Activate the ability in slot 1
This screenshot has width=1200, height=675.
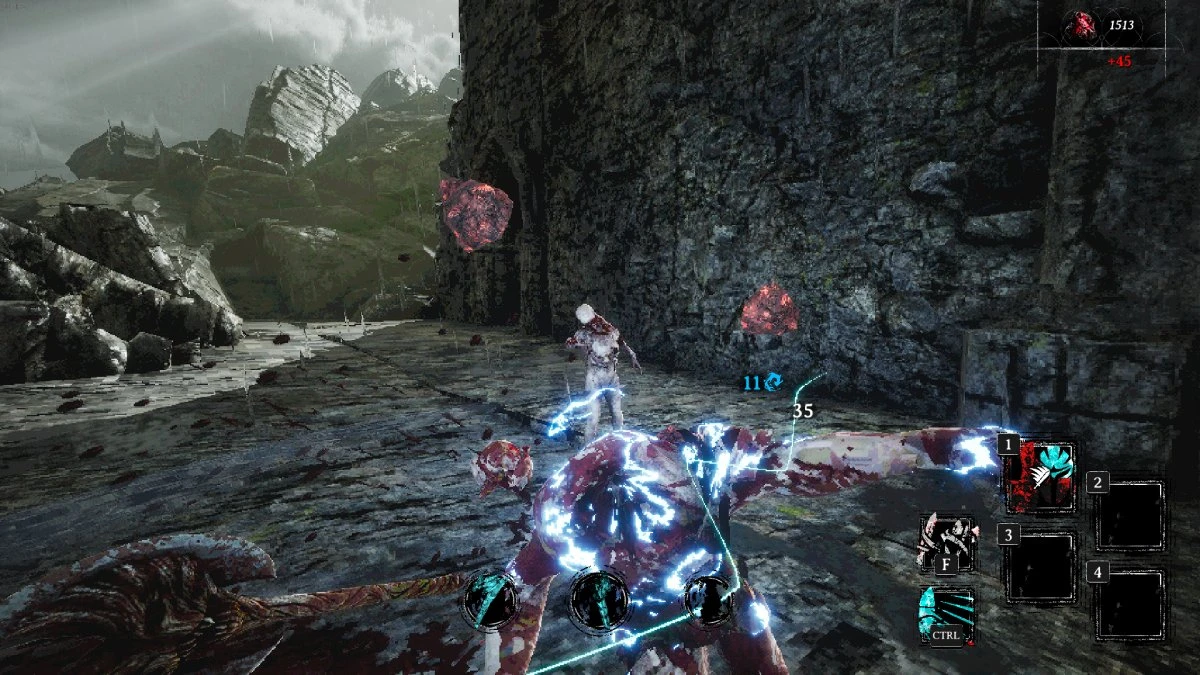pyautogui.click(x=1042, y=477)
